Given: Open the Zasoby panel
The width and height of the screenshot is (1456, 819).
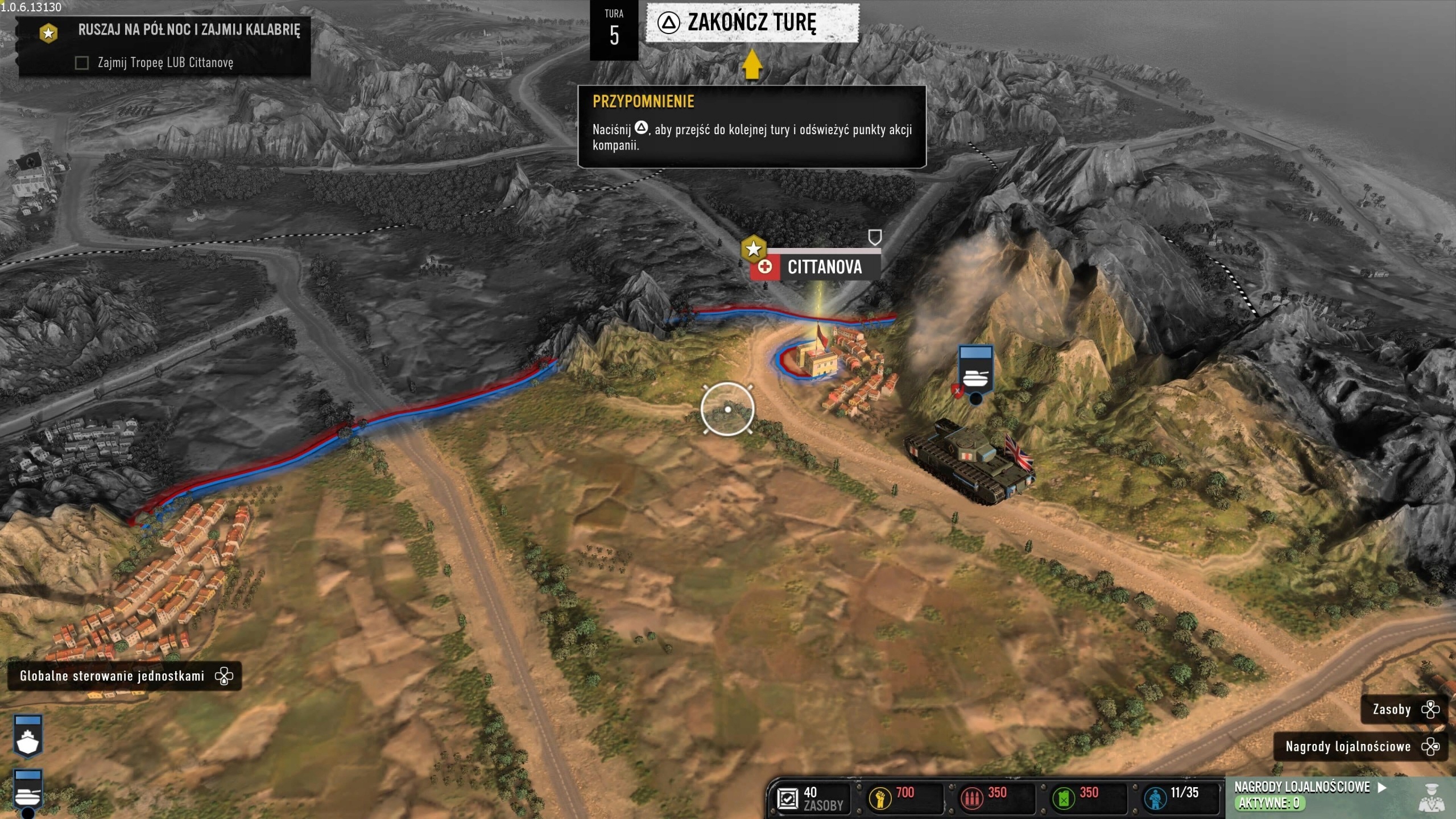Looking at the screenshot, I should (x=1402, y=709).
